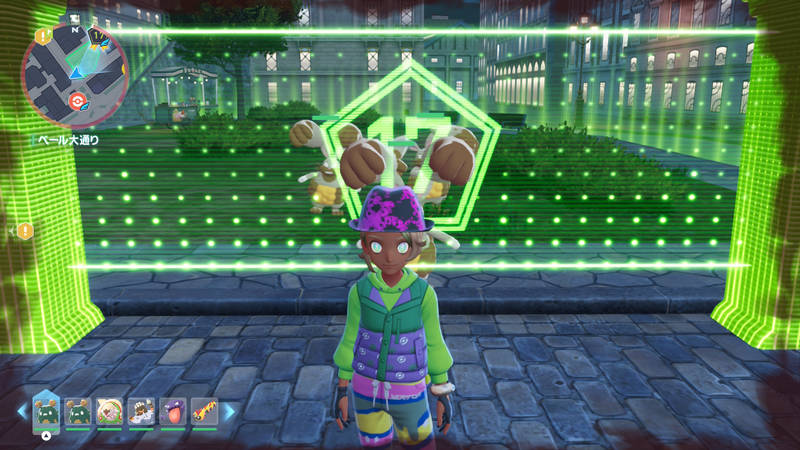Pick the red-and-yellow striped Pokémon slot
Screen dimensions: 800x450
click(x=204, y=411)
